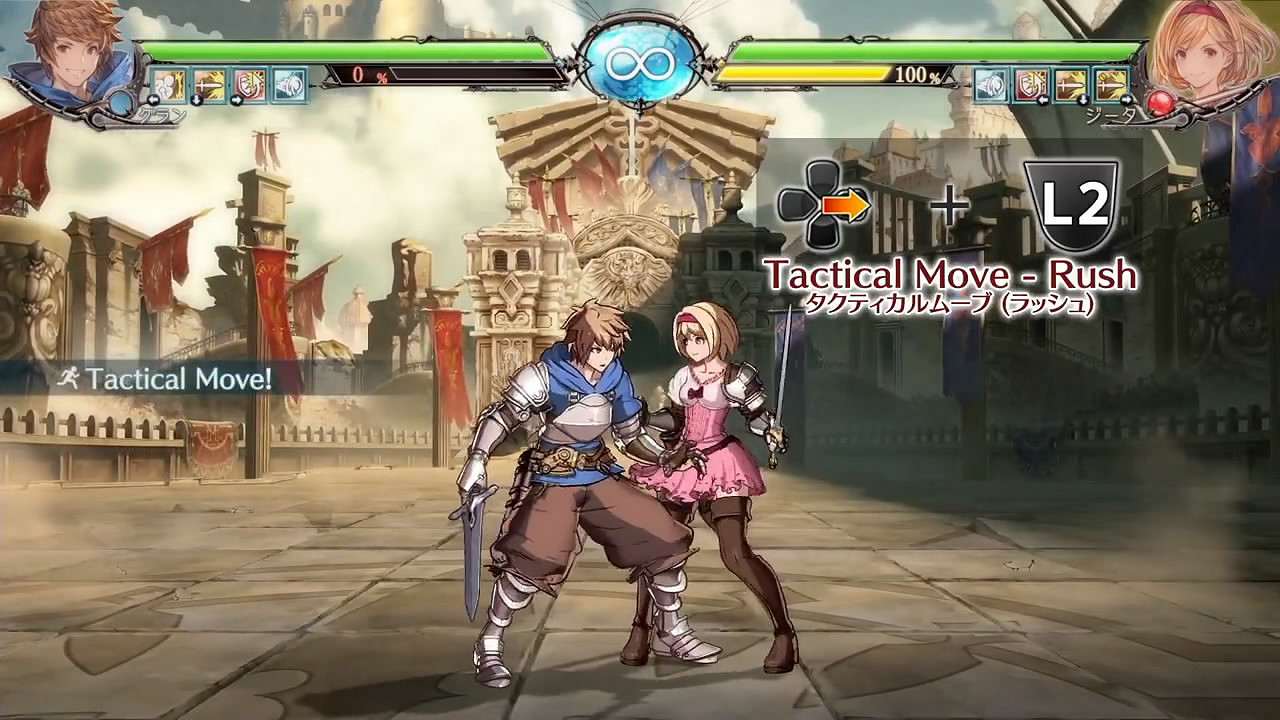This screenshot has width=1280, height=720.
Task: Click the D-pad forward arrow input icon
Action: coord(847,203)
